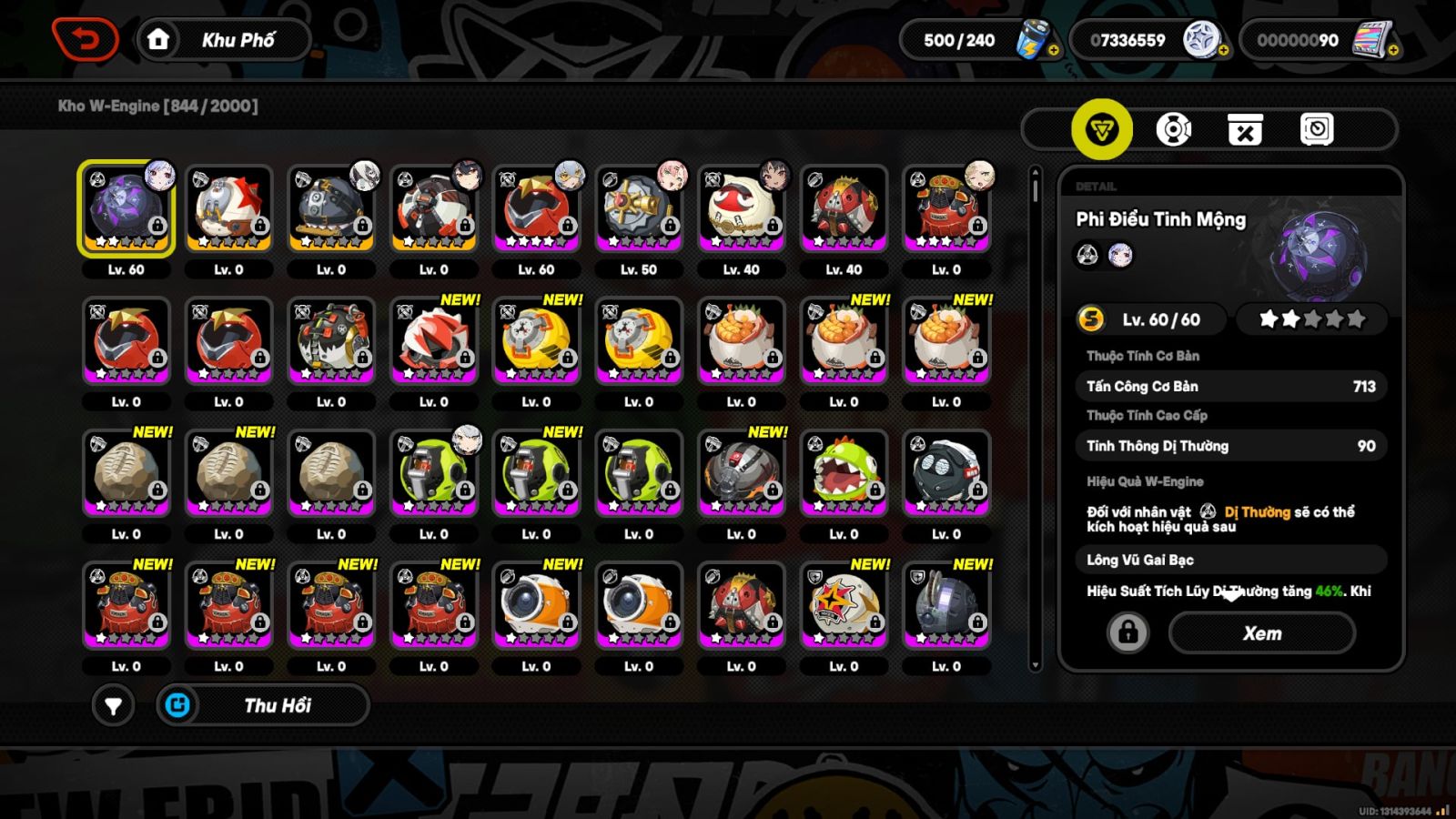The image size is (1456, 819).
Task: Pick the green dinosaur-mouth W-Engine
Action: pyautogui.click(x=844, y=473)
